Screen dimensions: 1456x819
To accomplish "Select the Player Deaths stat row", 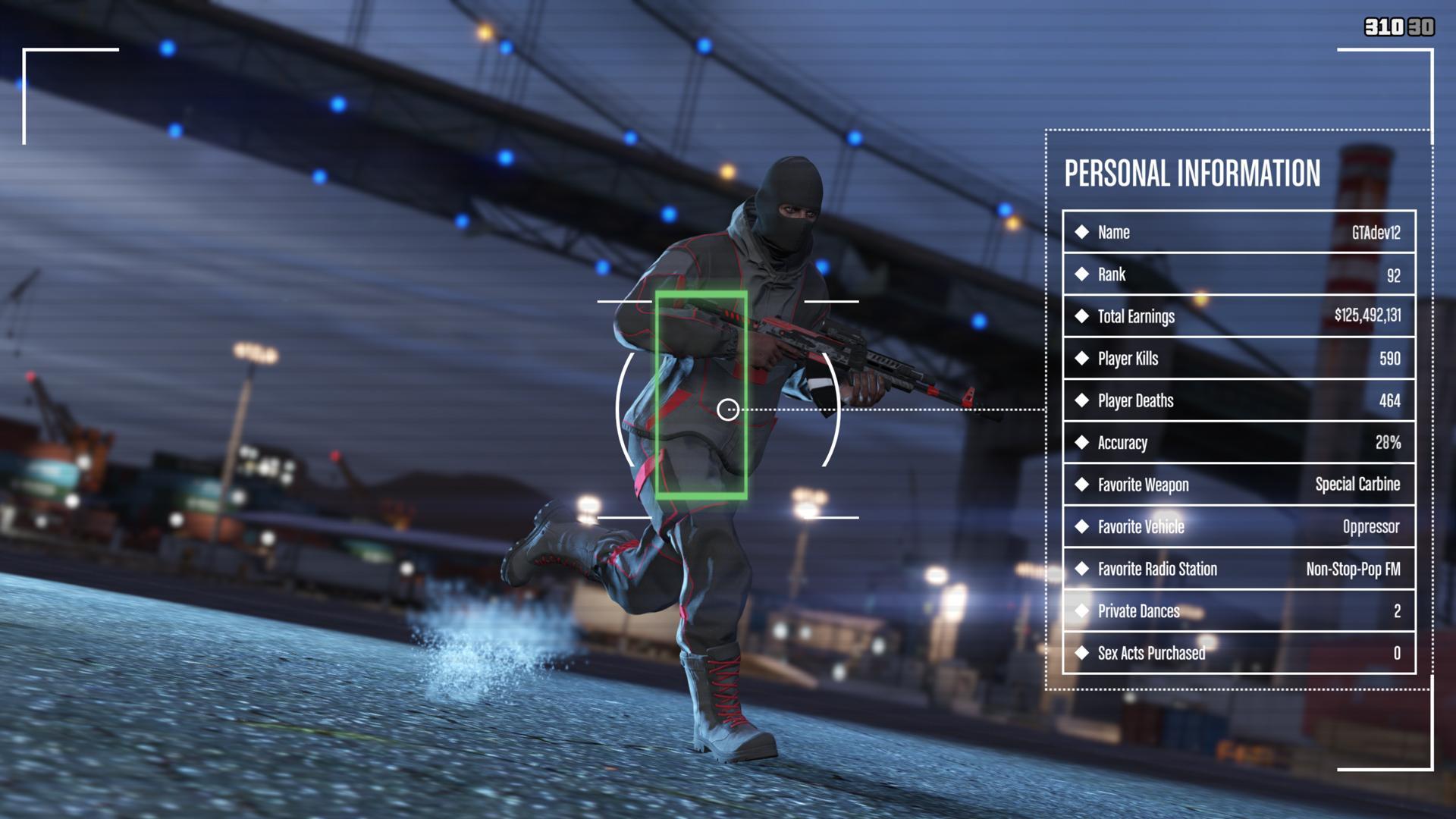I will pos(1238,401).
